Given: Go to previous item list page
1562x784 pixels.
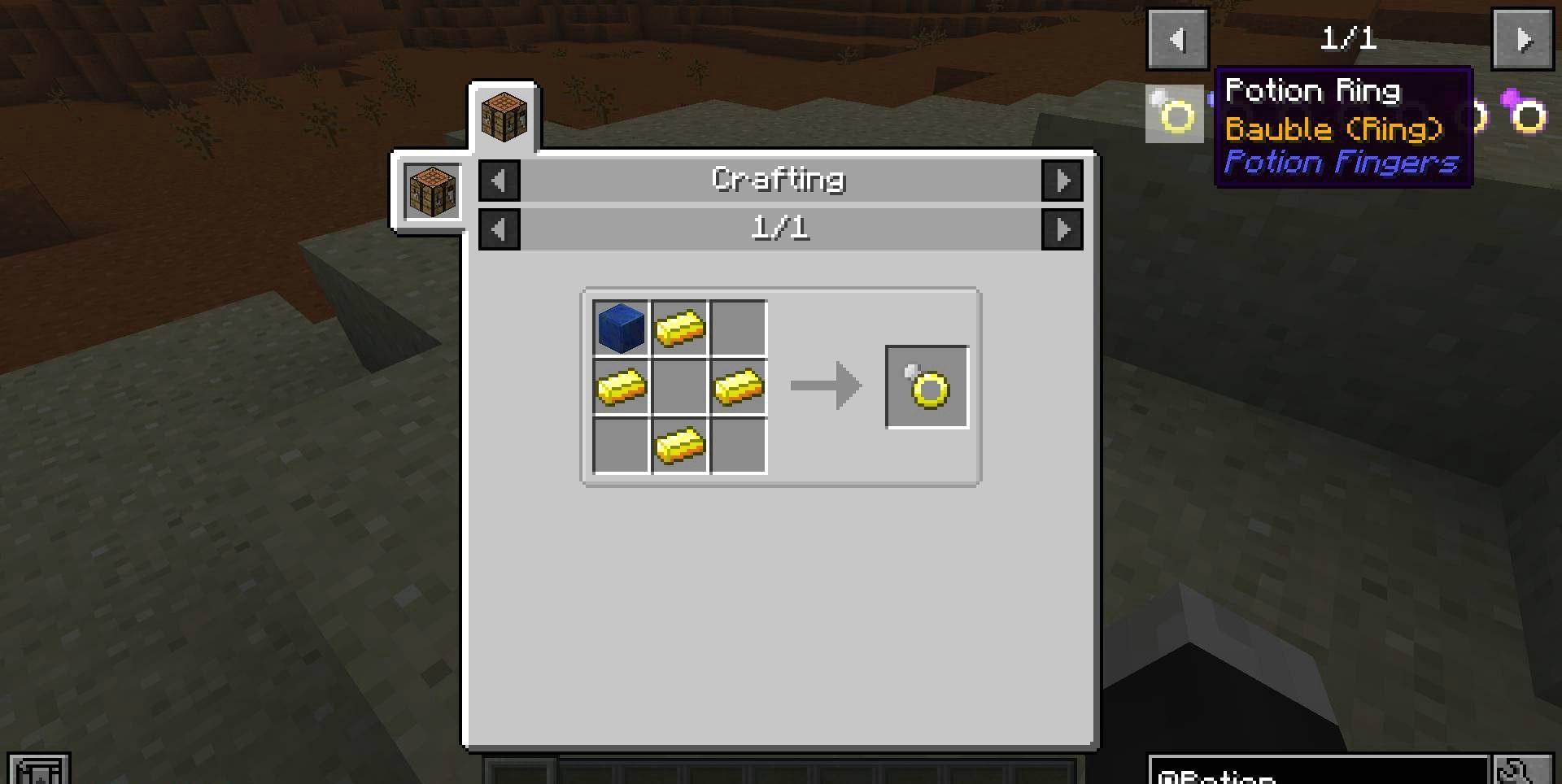Looking at the screenshot, I should pyautogui.click(x=1177, y=39).
